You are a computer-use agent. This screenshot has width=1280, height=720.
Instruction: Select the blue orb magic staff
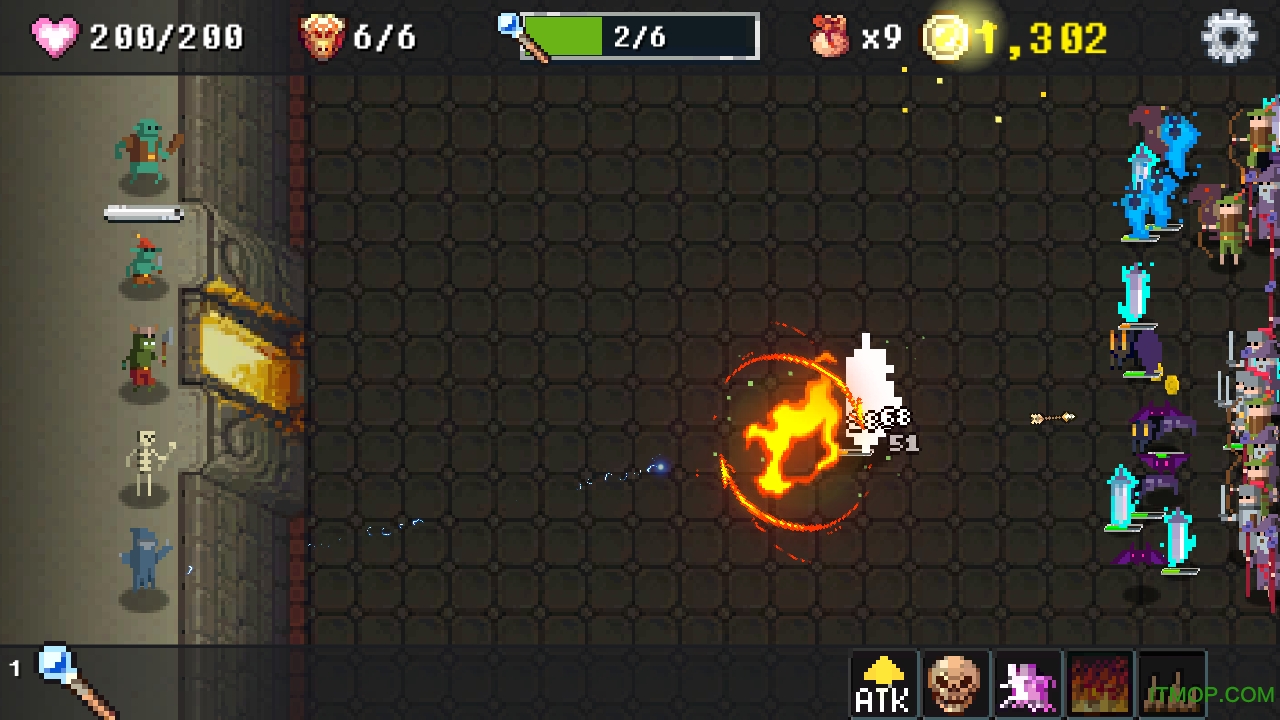tap(70, 680)
